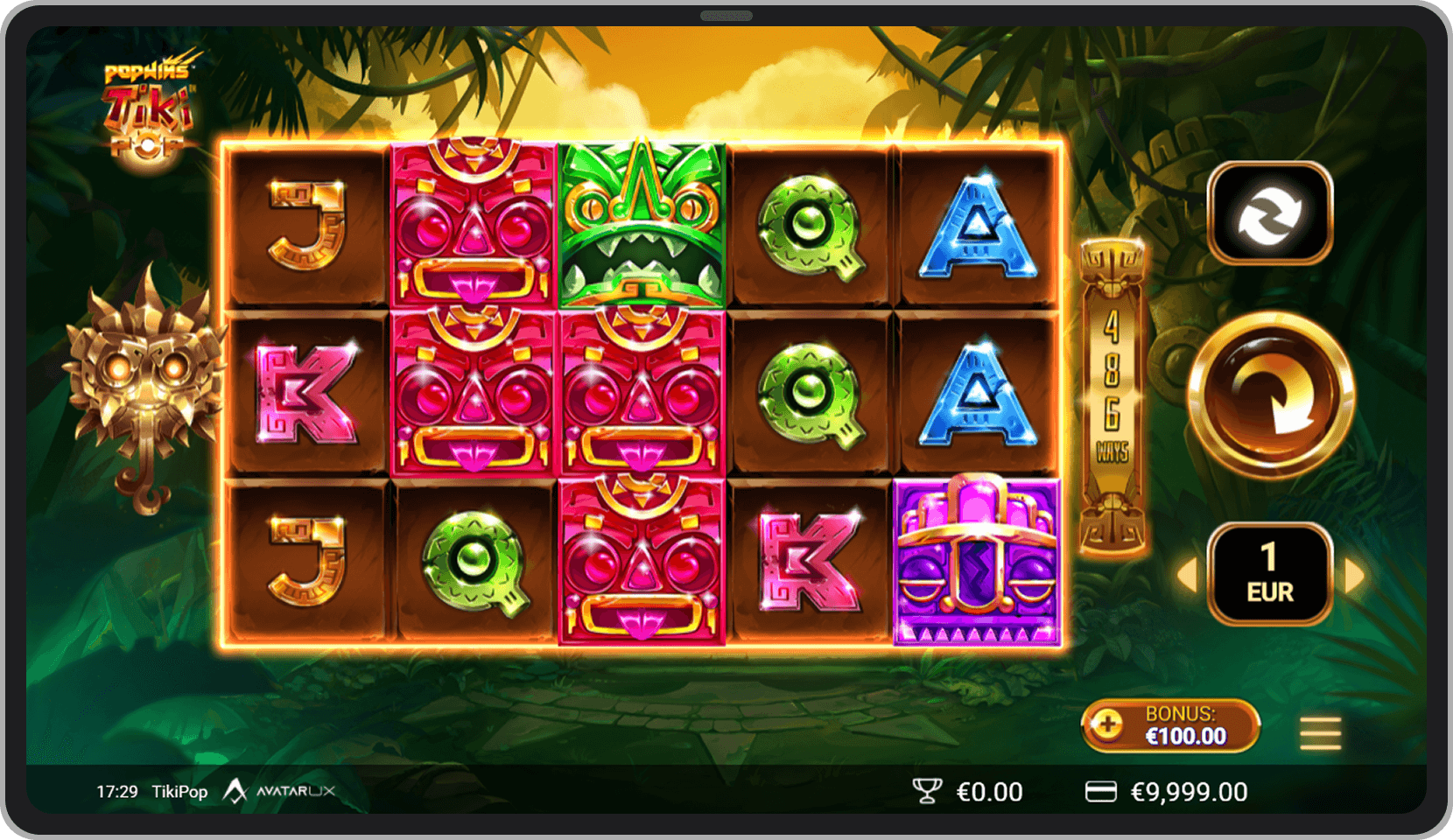Click the AvatarUX developer logo
The image size is (1453, 840).
click(280, 791)
